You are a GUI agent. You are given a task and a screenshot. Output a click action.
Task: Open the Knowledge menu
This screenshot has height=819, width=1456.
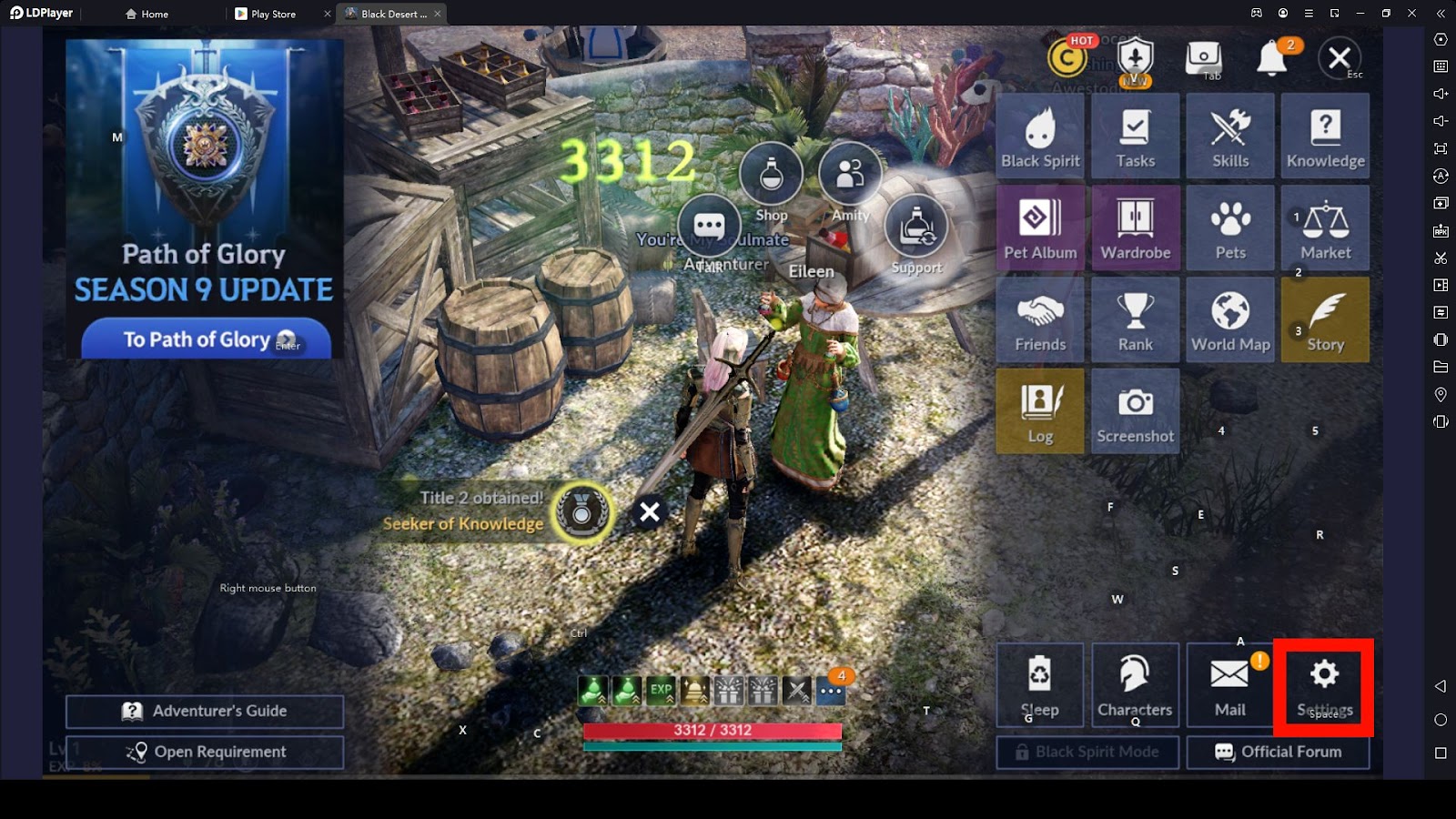point(1325,136)
